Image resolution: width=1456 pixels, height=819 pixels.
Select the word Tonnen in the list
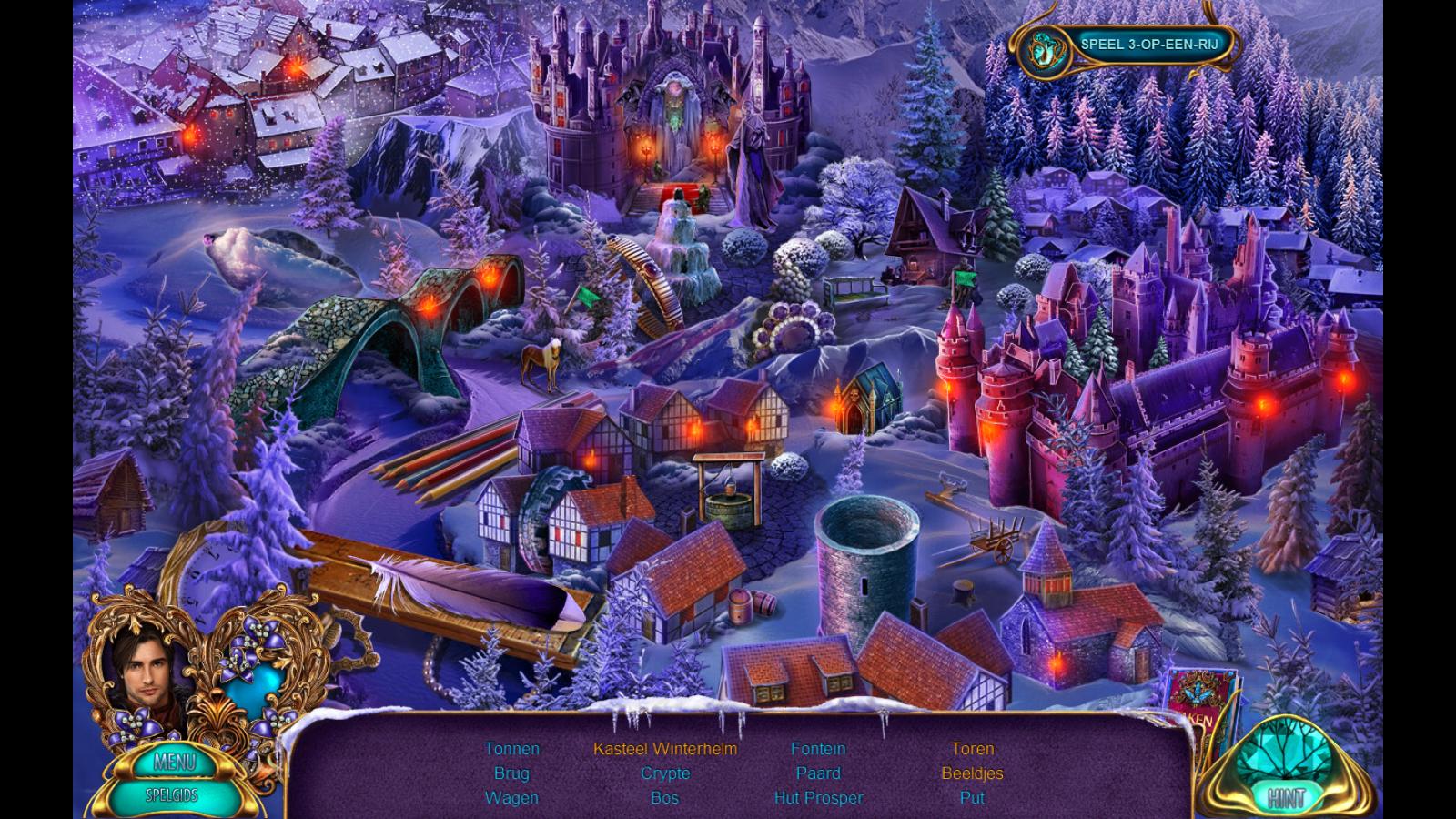coord(511,749)
